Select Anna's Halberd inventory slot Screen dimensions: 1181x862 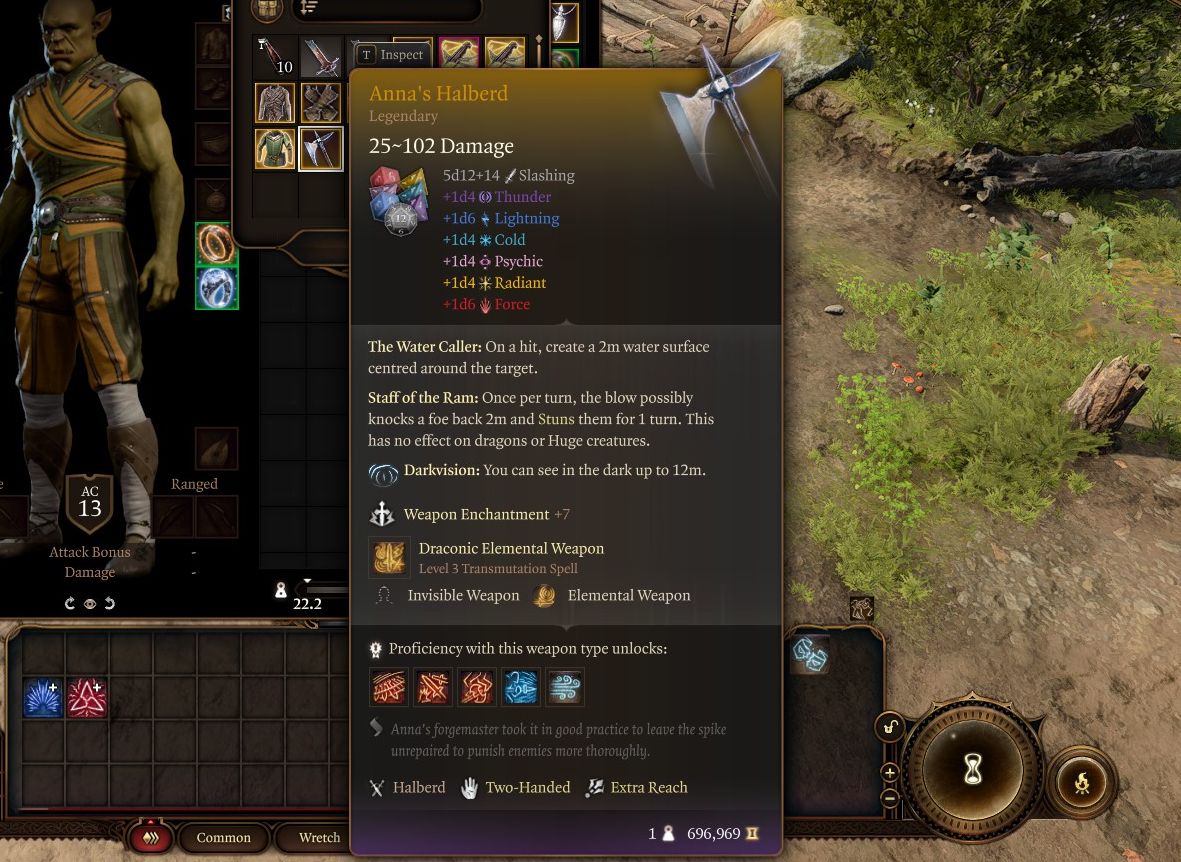click(320, 149)
